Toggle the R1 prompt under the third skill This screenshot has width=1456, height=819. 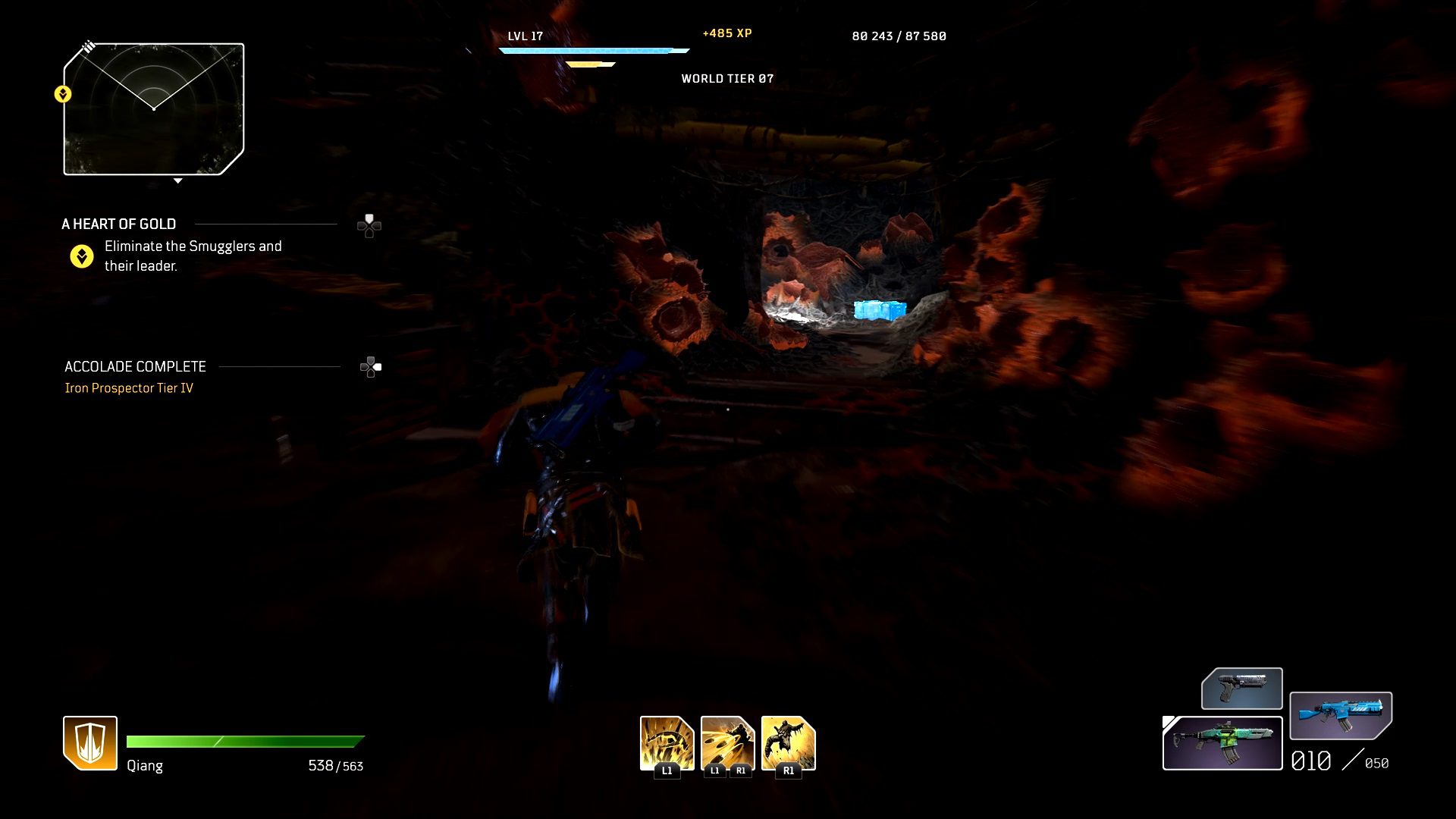point(789,770)
